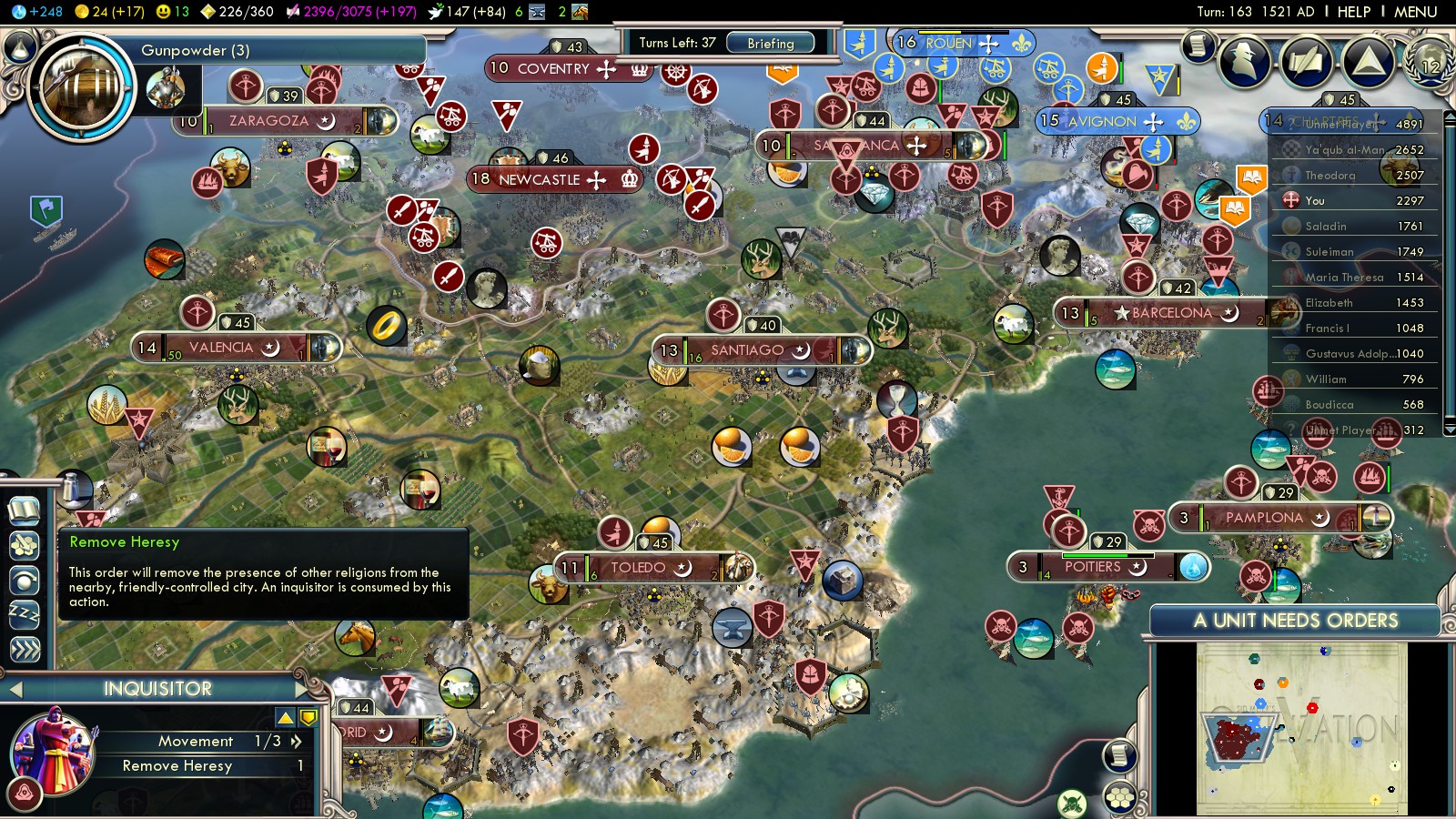Select Theodora in the score list
Viewport: 1456px width, 819px height.
pyautogui.click(x=1330, y=176)
